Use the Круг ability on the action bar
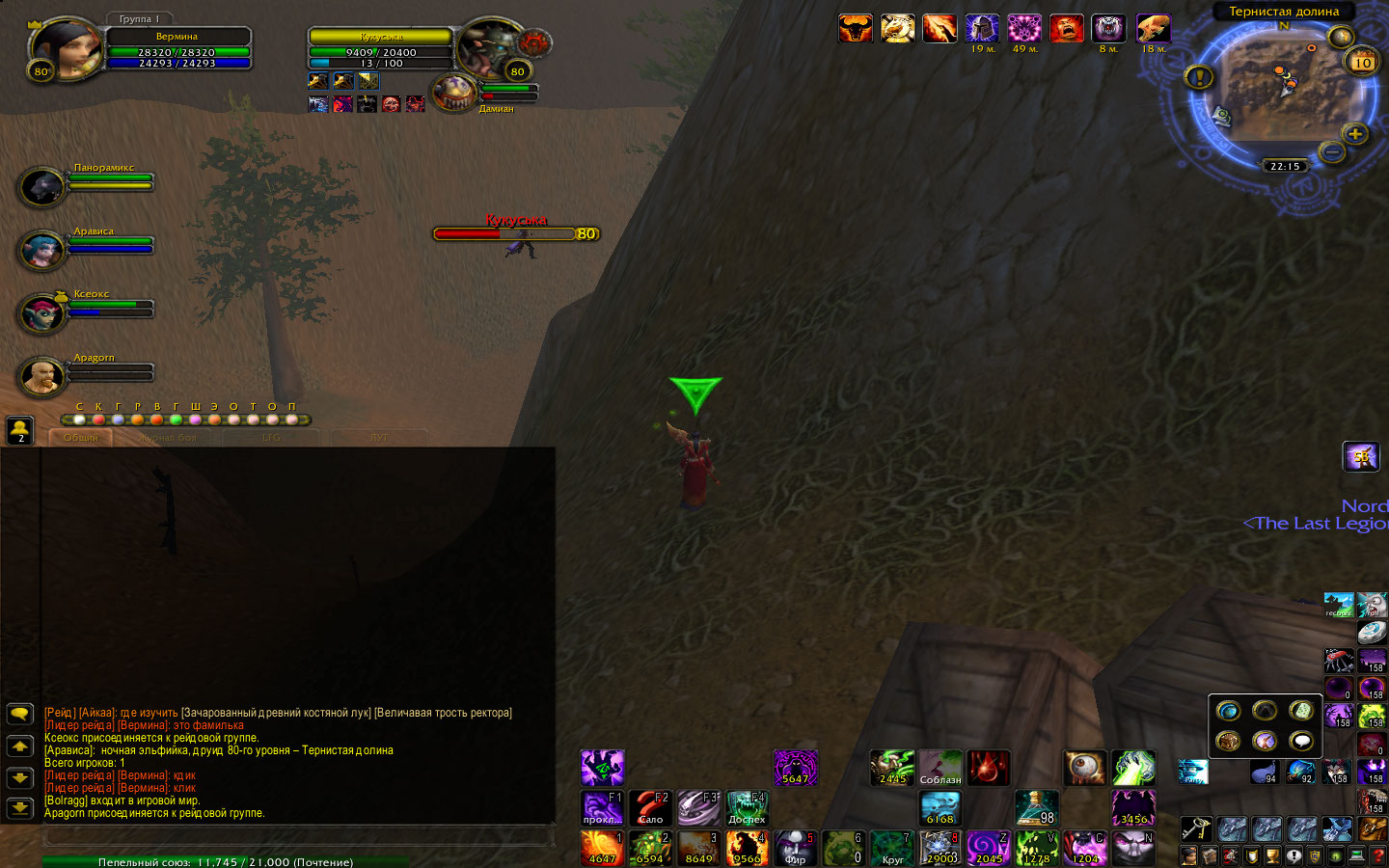Image resolution: width=1389 pixels, height=868 pixels. pos(891,849)
